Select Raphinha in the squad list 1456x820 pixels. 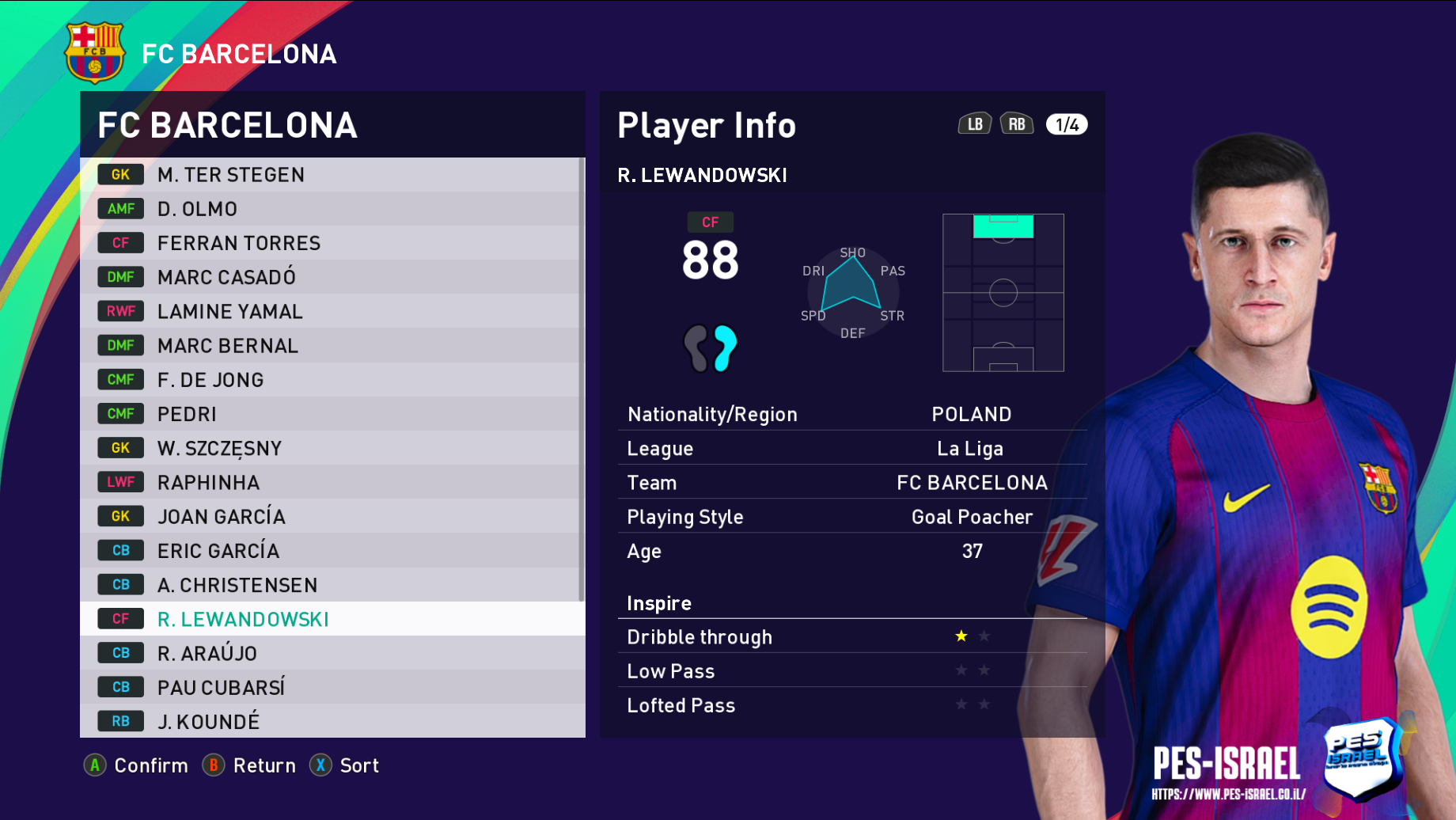[332, 482]
